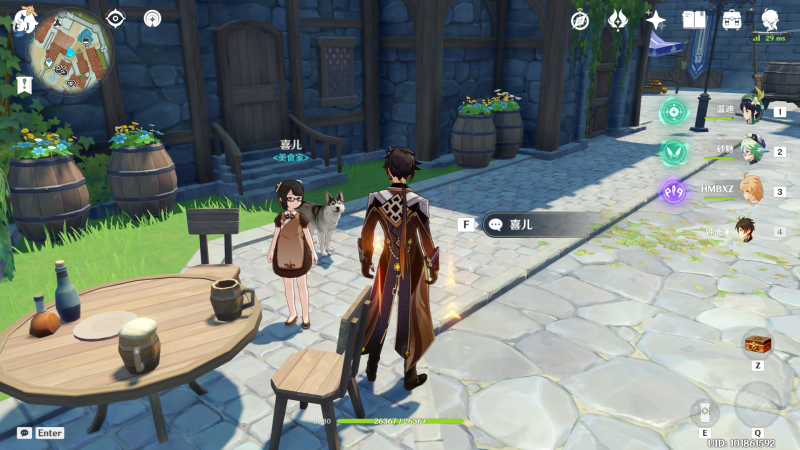800x450 pixels.
Task: Select active party member 钟离
Action: 746,230
